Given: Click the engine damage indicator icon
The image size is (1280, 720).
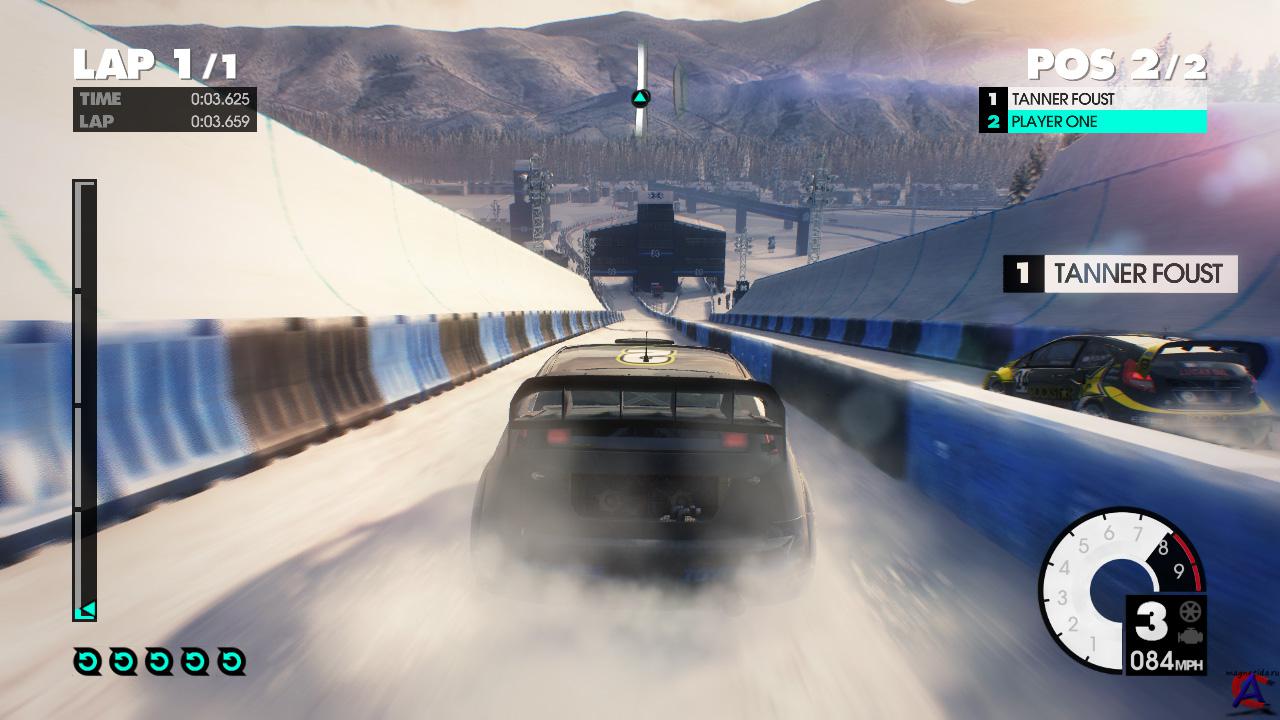Looking at the screenshot, I should pos(1189,636).
